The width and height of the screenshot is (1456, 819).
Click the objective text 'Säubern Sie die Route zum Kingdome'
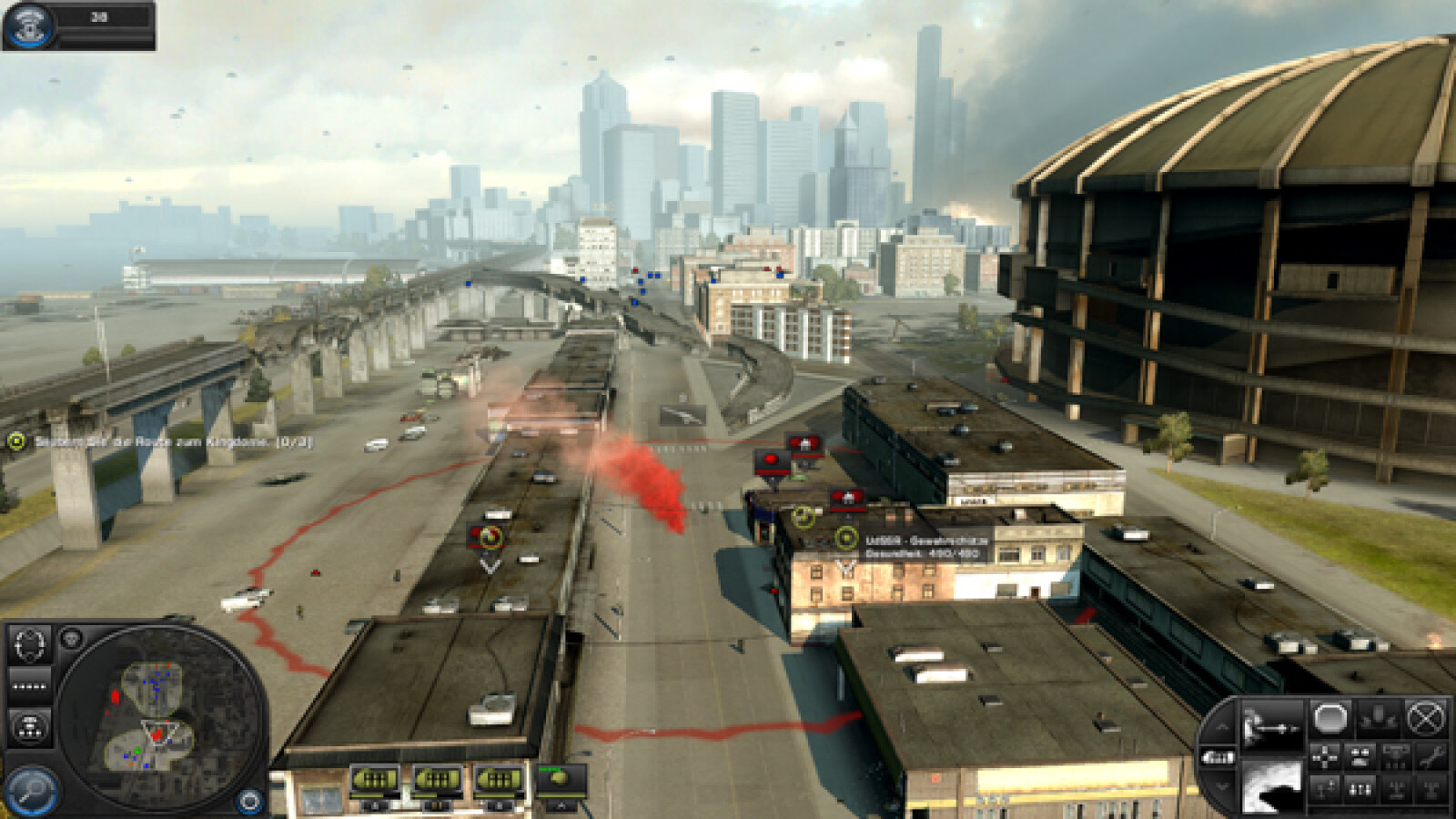(173, 442)
